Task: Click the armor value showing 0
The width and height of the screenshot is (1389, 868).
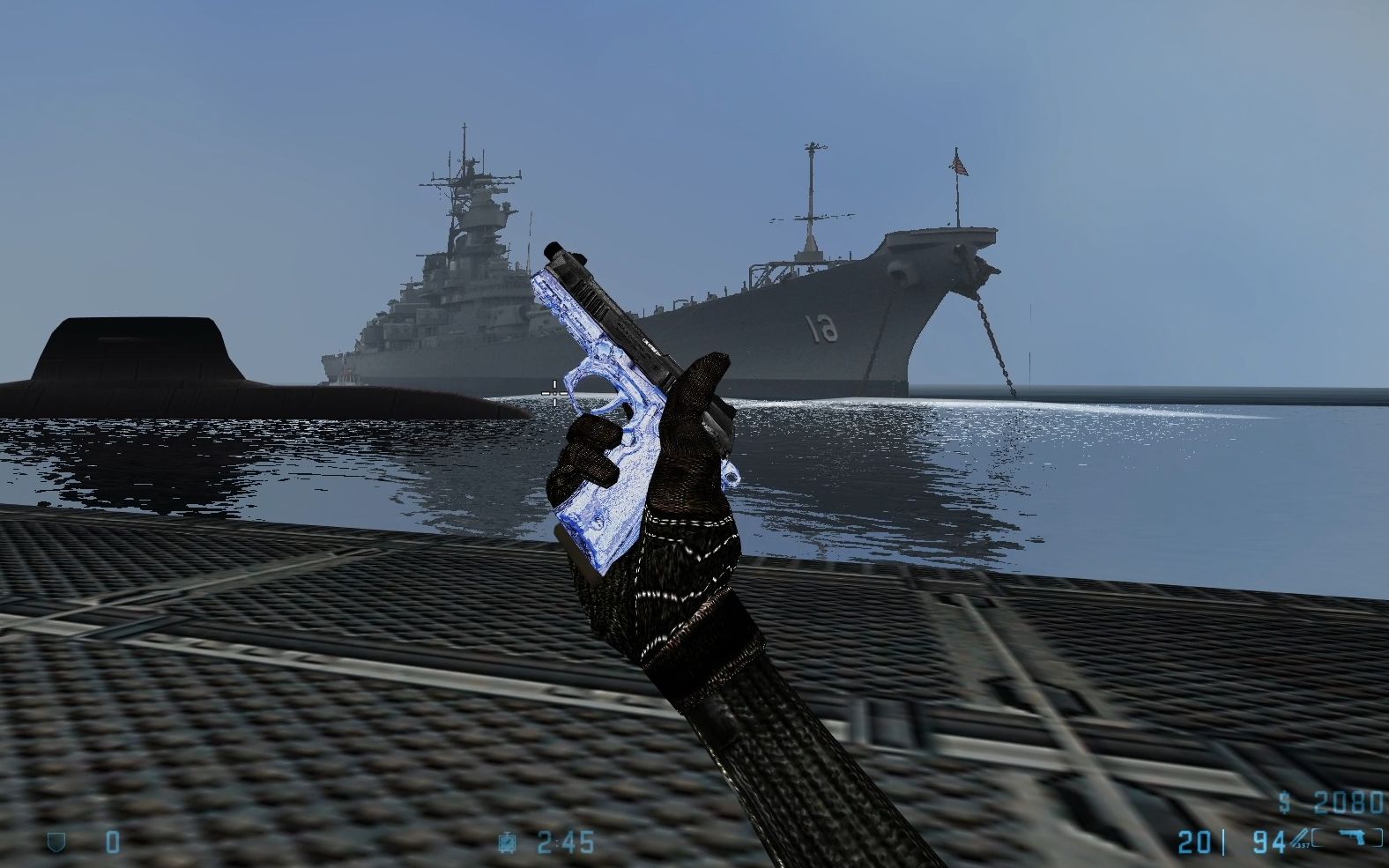Action: pyautogui.click(x=112, y=842)
